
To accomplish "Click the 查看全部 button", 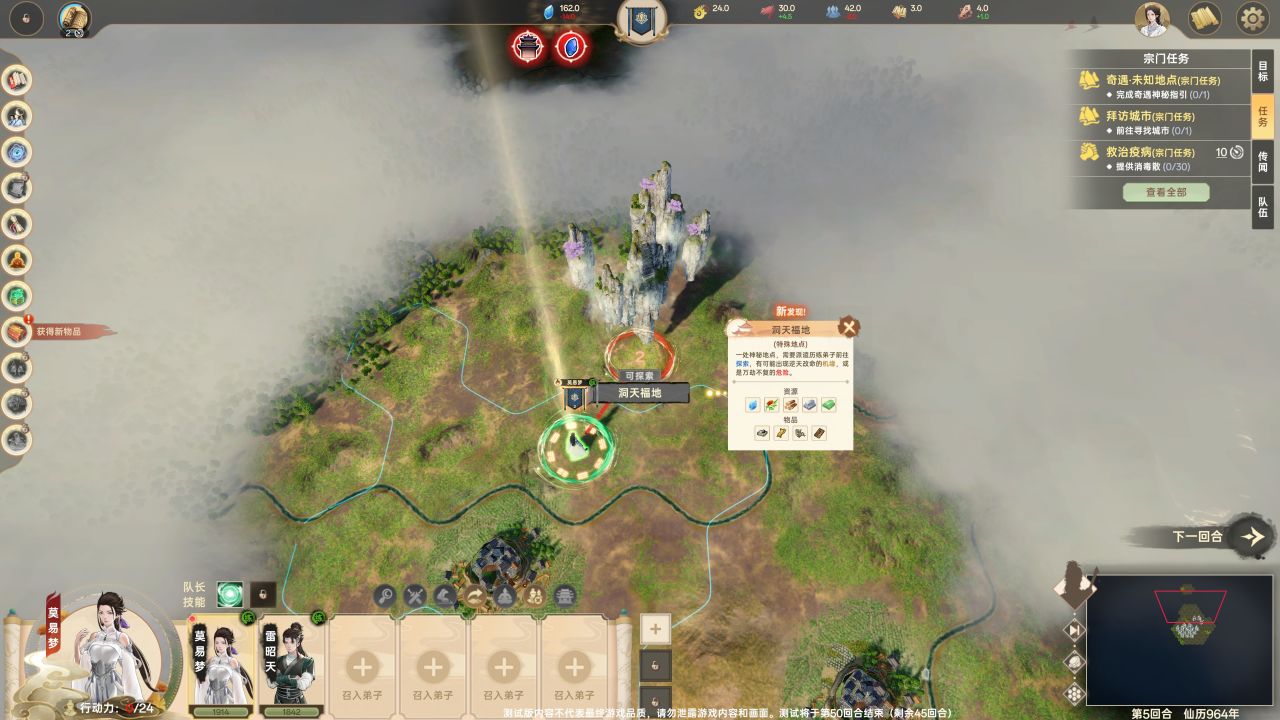I will pyautogui.click(x=1166, y=192).
